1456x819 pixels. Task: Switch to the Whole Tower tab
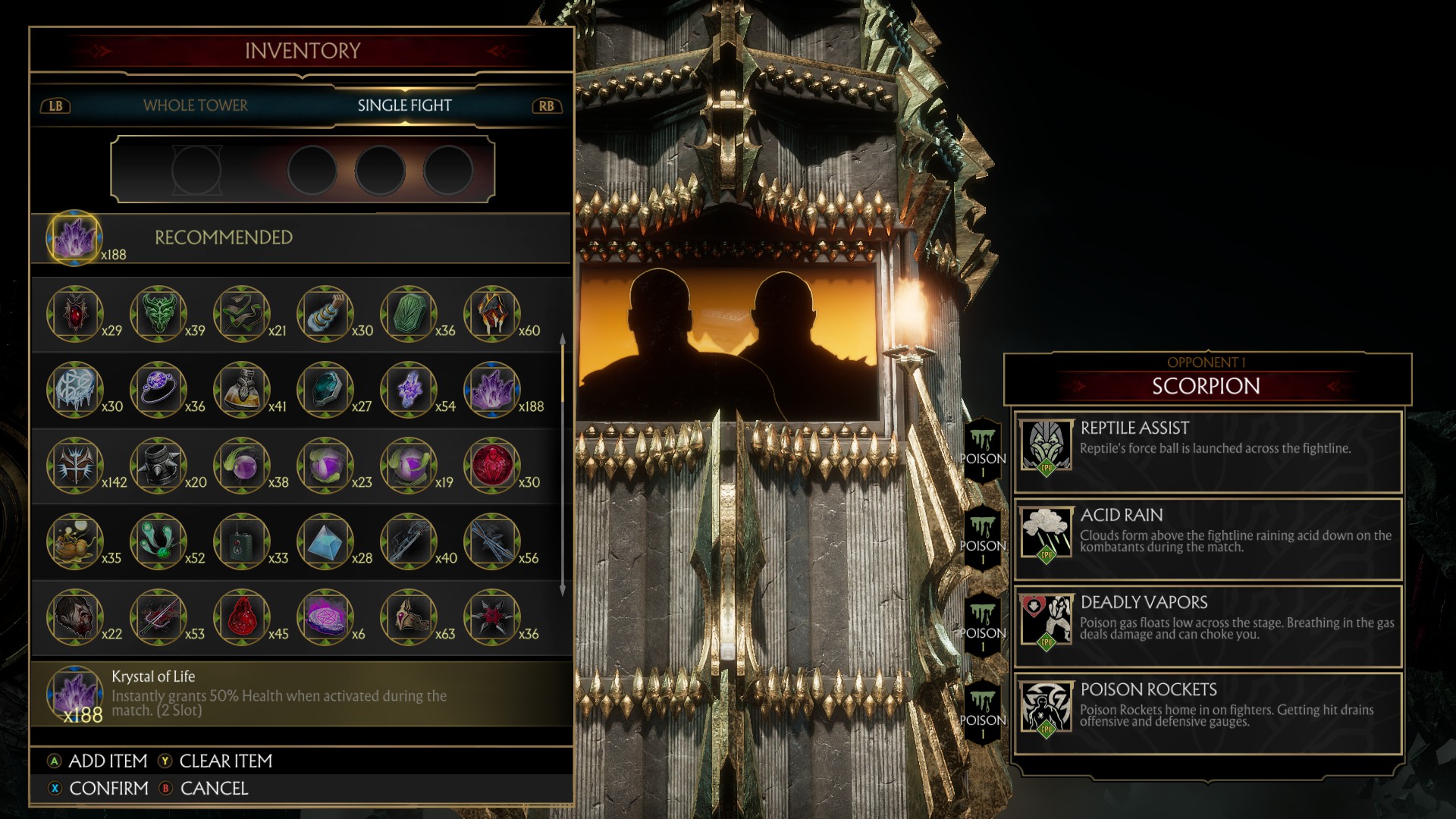pyautogui.click(x=195, y=105)
